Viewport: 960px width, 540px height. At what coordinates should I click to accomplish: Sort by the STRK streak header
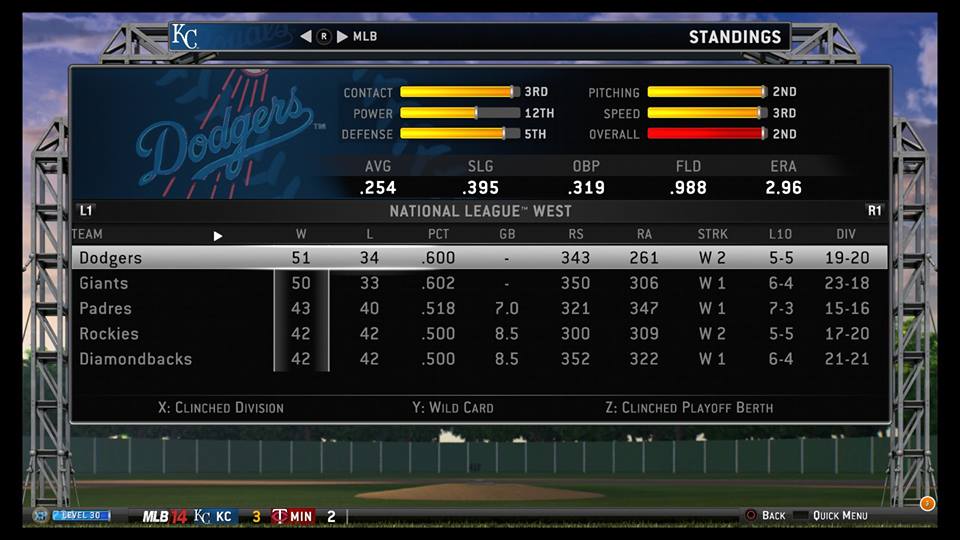tap(713, 235)
